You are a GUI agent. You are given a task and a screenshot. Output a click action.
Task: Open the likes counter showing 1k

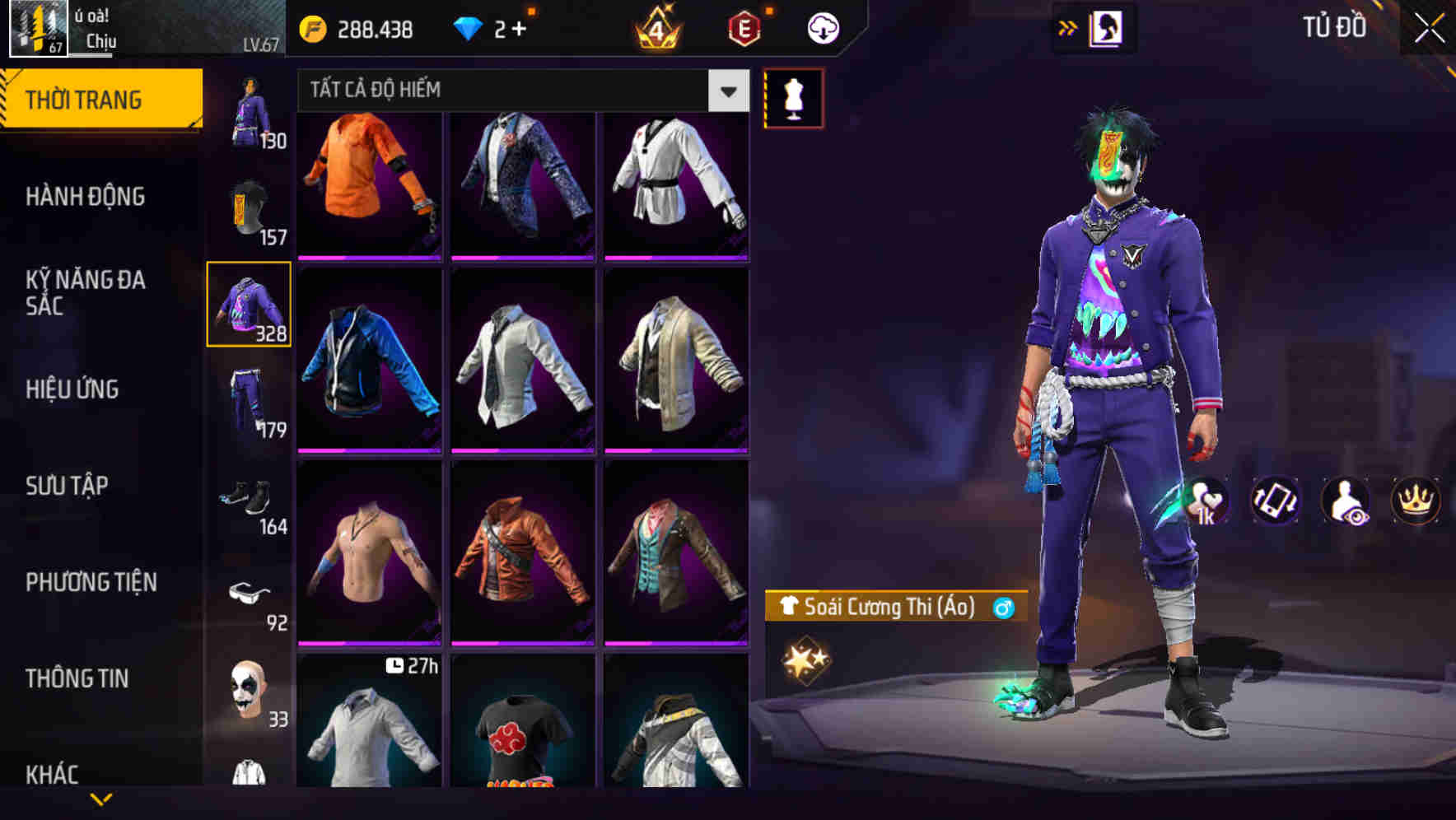pos(1207,501)
